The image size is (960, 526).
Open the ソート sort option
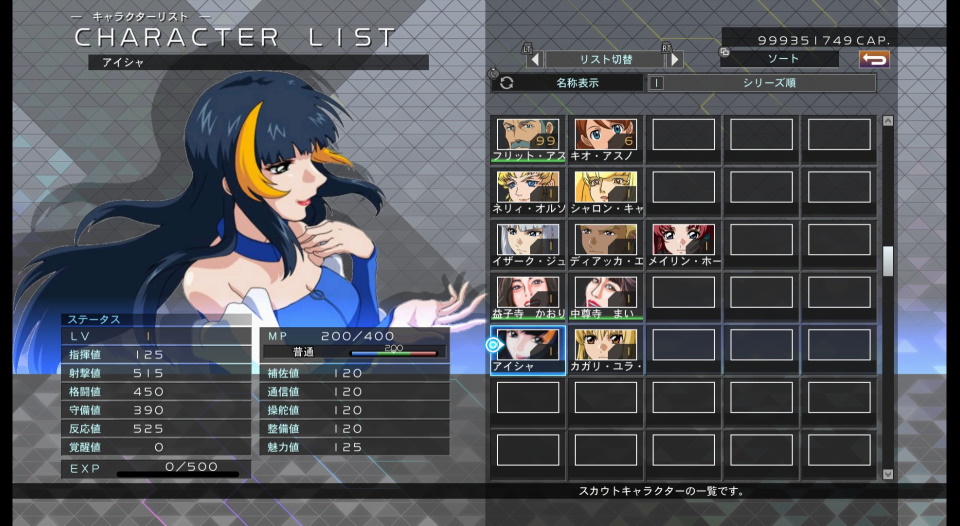(783, 60)
